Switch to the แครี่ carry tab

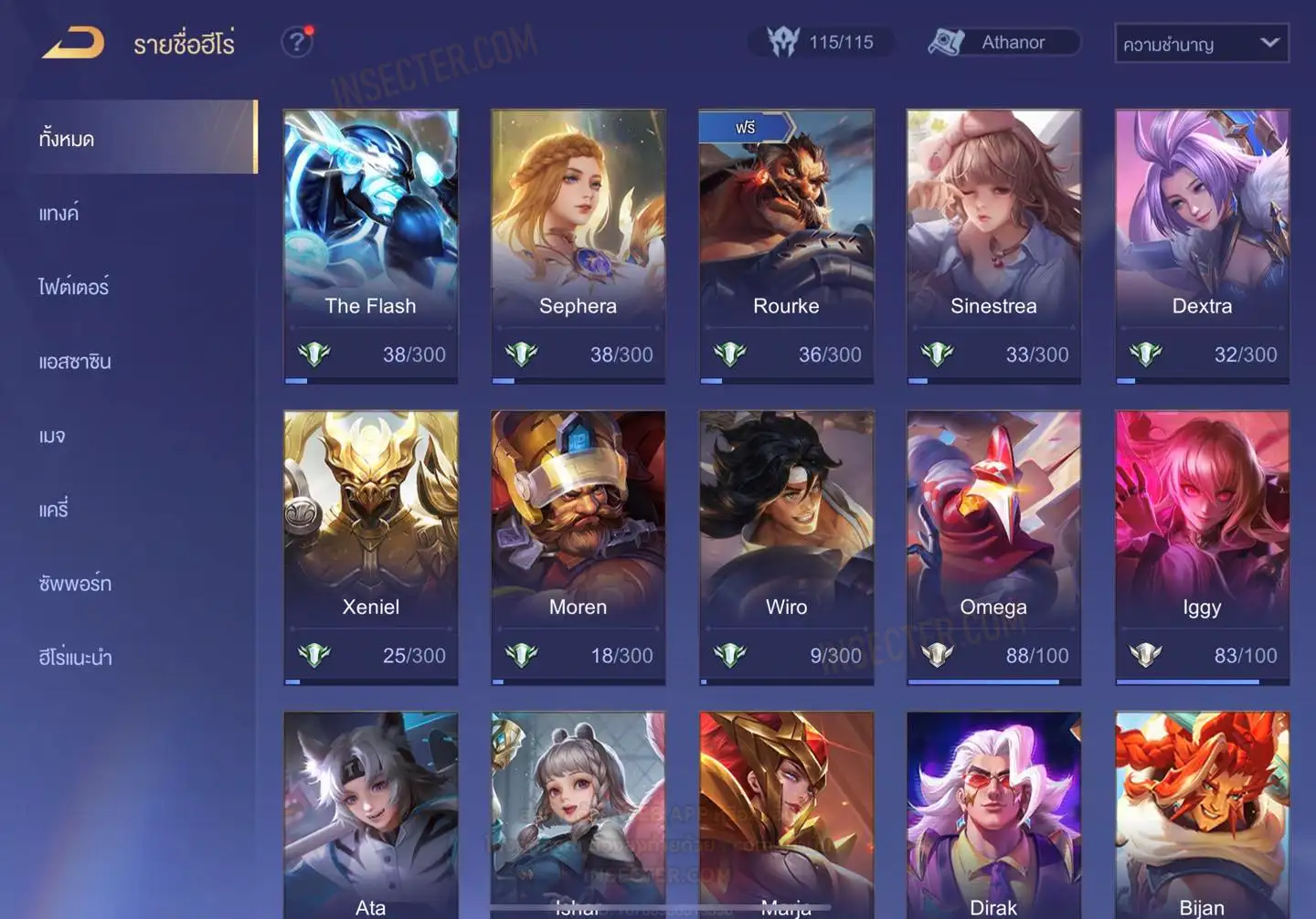click(54, 509)
